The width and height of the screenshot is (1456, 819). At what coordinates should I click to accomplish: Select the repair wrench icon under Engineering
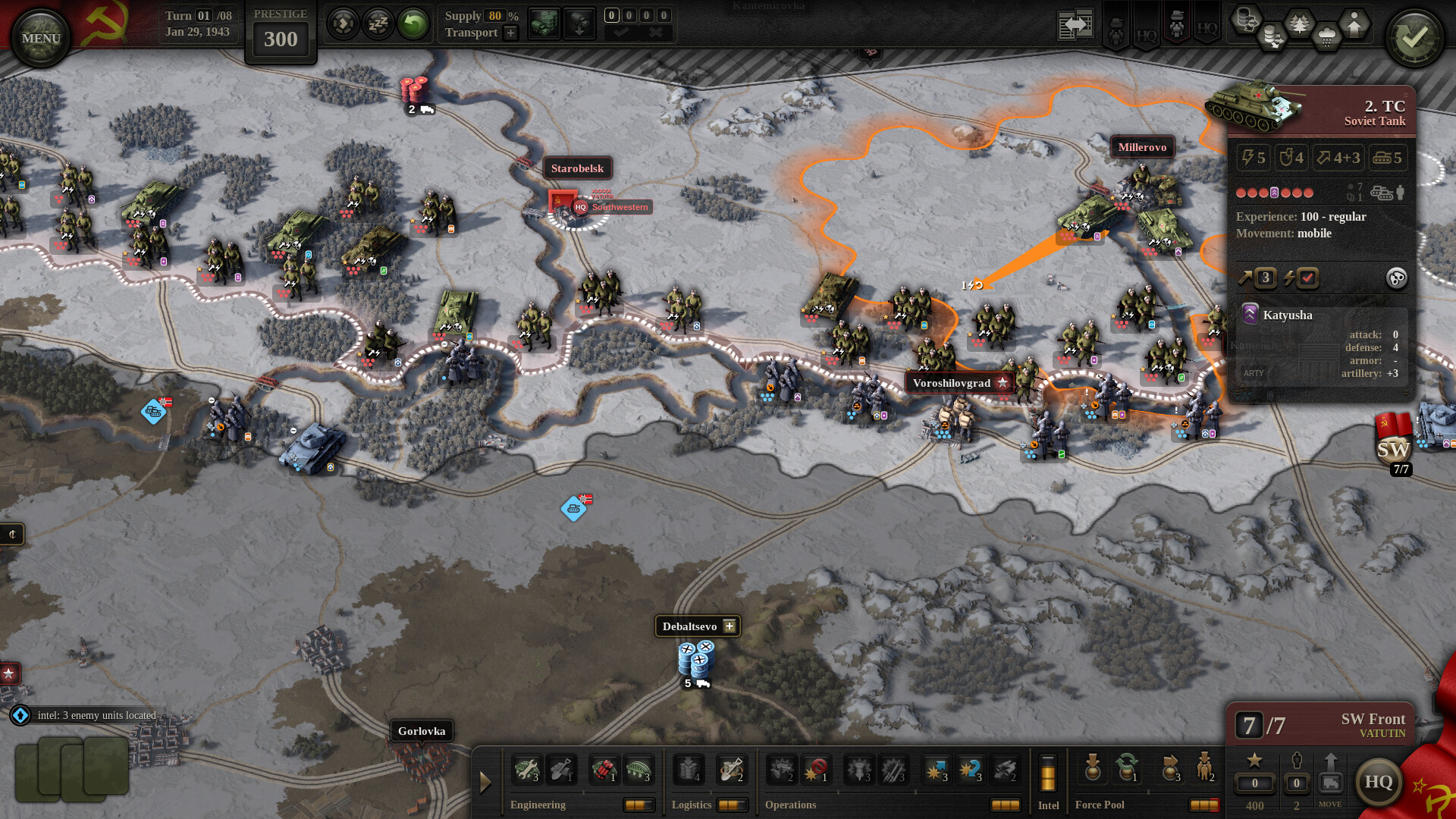coord(526,769)
